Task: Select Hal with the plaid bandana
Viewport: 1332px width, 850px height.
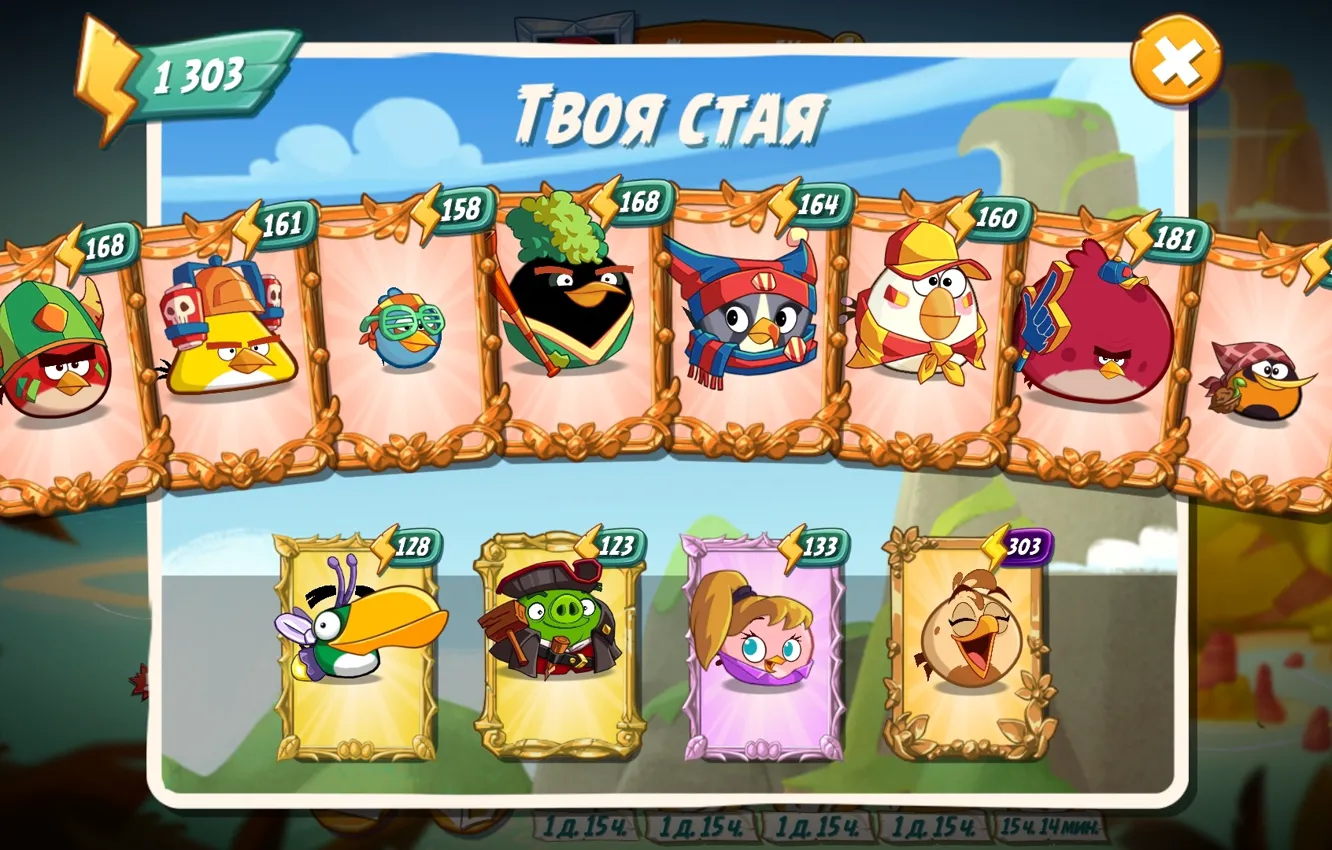Action: point(1265,380)
